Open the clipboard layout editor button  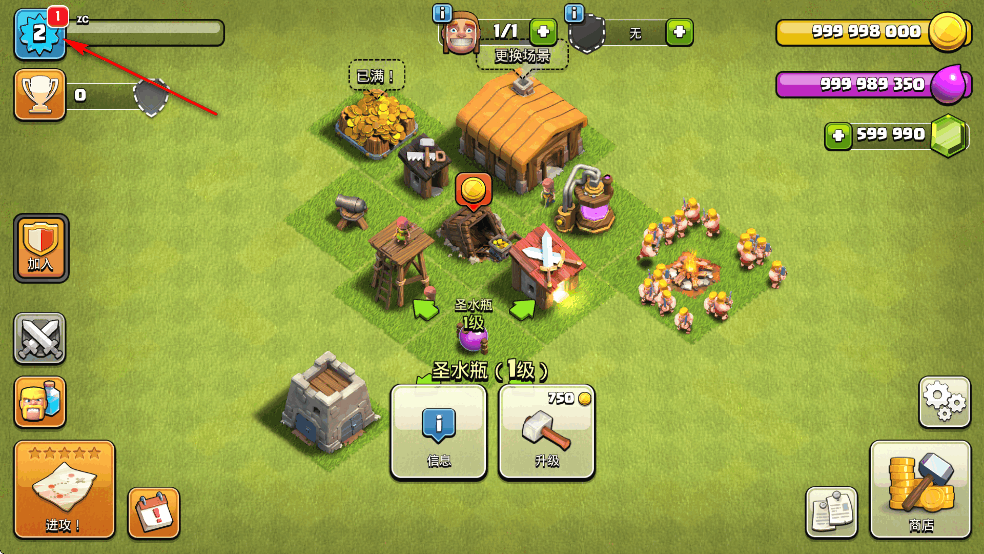click(832, 512)
